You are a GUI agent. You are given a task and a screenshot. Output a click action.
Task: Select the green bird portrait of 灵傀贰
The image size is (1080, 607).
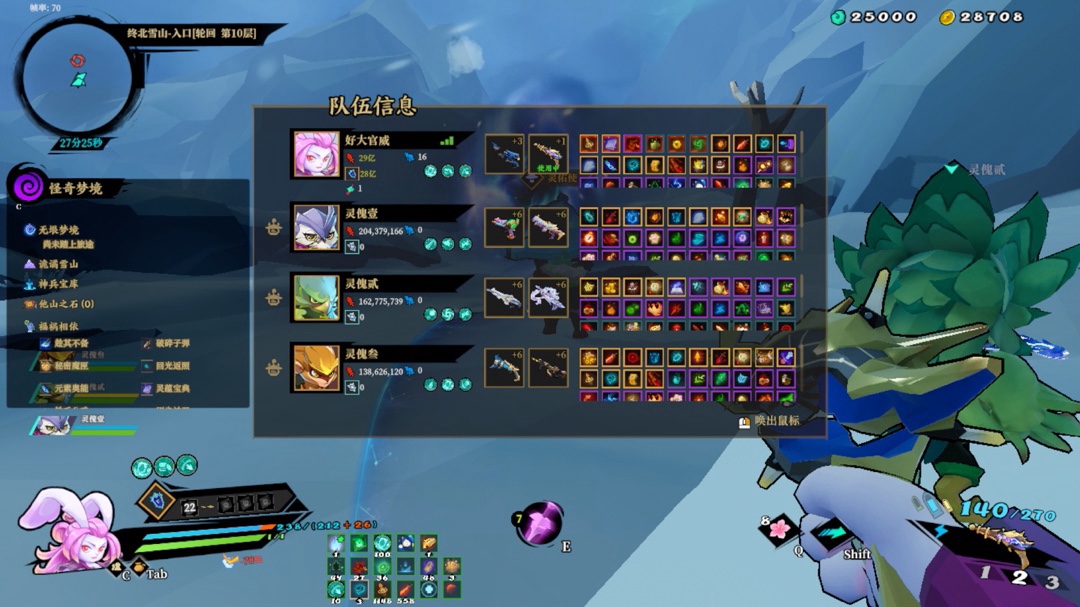point(316,298)
